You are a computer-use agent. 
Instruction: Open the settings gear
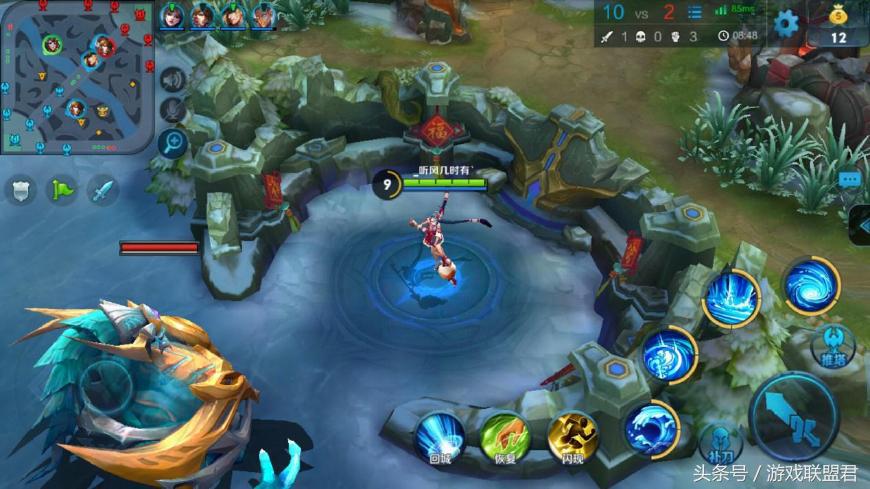click(787, 23)
